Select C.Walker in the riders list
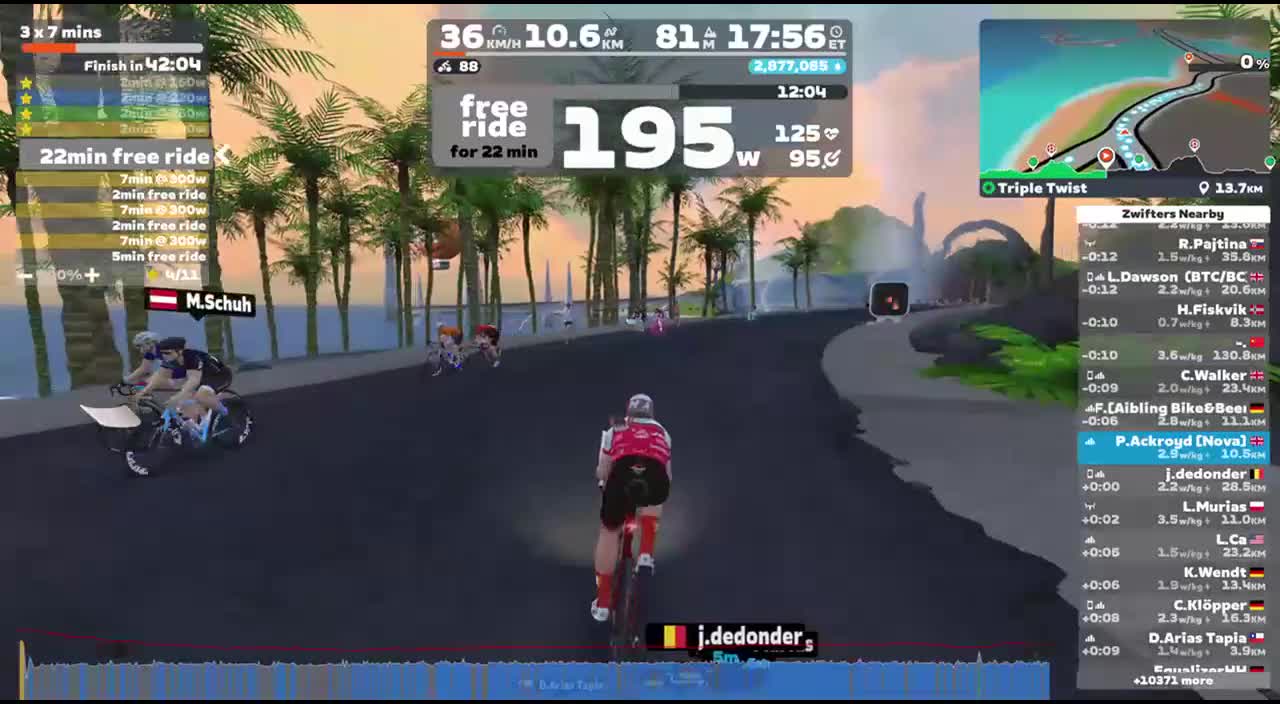Image resolution: width=1280 pixels, height=704 pixels. [1173, 381]
